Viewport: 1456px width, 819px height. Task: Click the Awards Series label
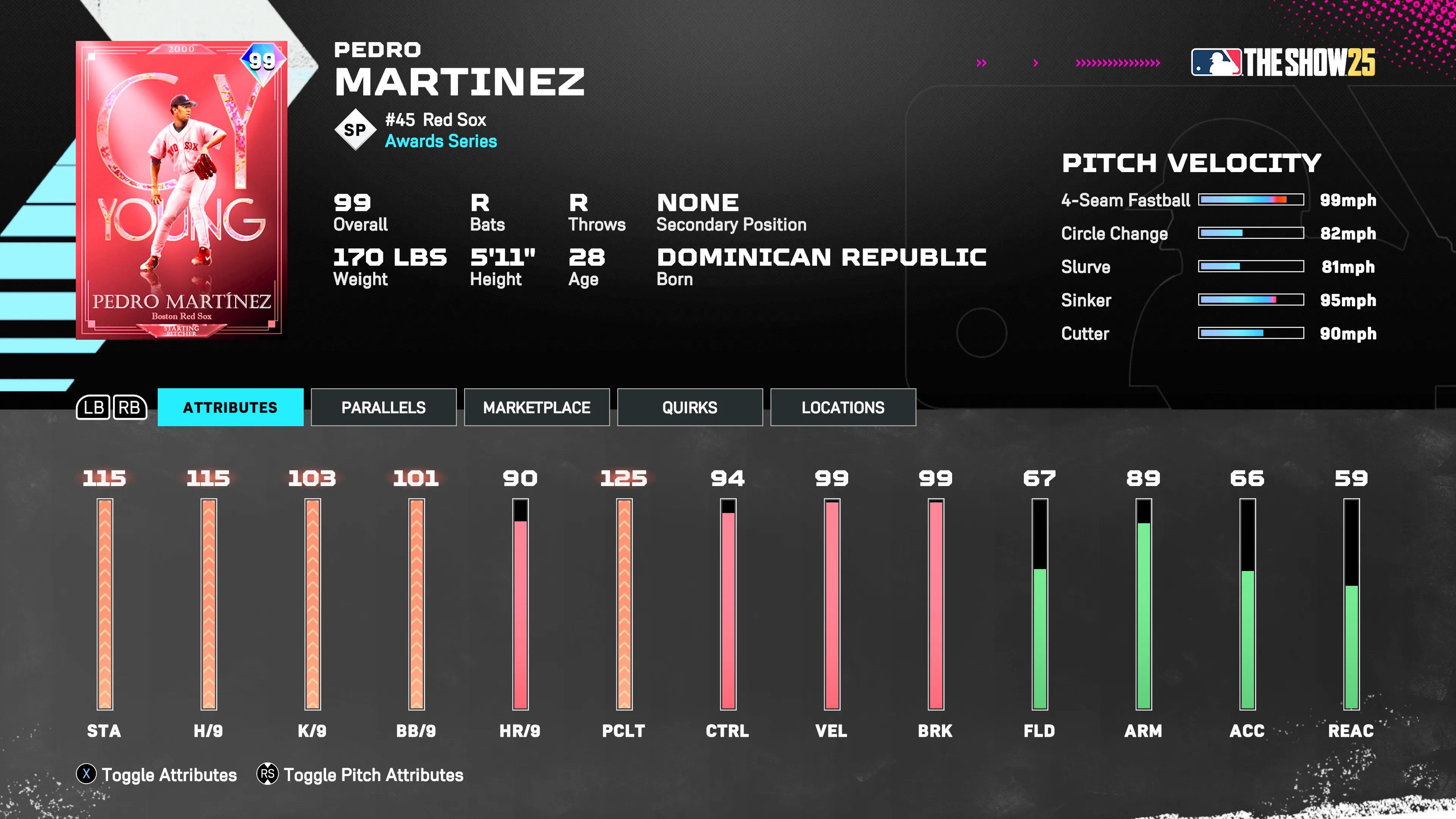click(441, 142)
